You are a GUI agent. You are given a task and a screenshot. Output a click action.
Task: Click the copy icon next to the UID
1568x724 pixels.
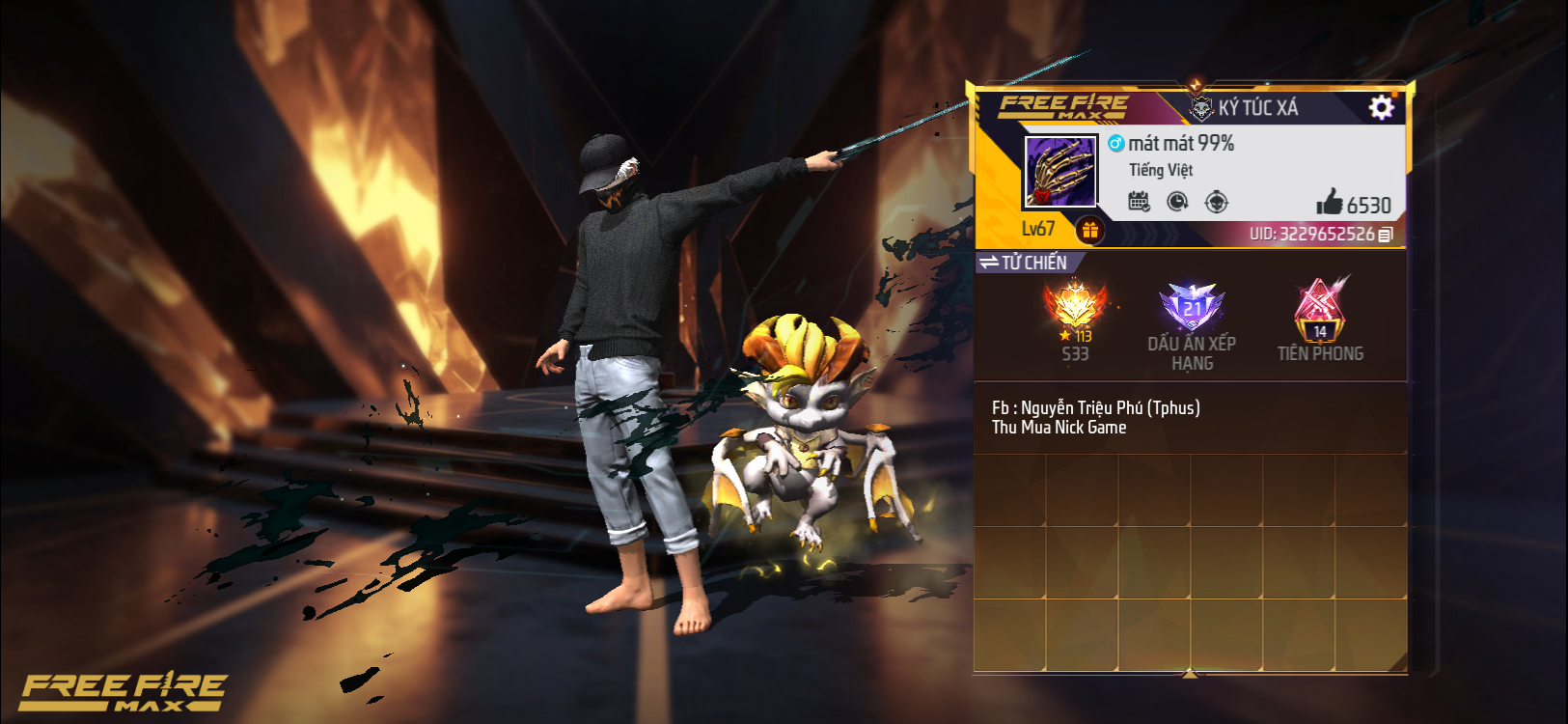pyautogui.click(x=1384, y=234)
